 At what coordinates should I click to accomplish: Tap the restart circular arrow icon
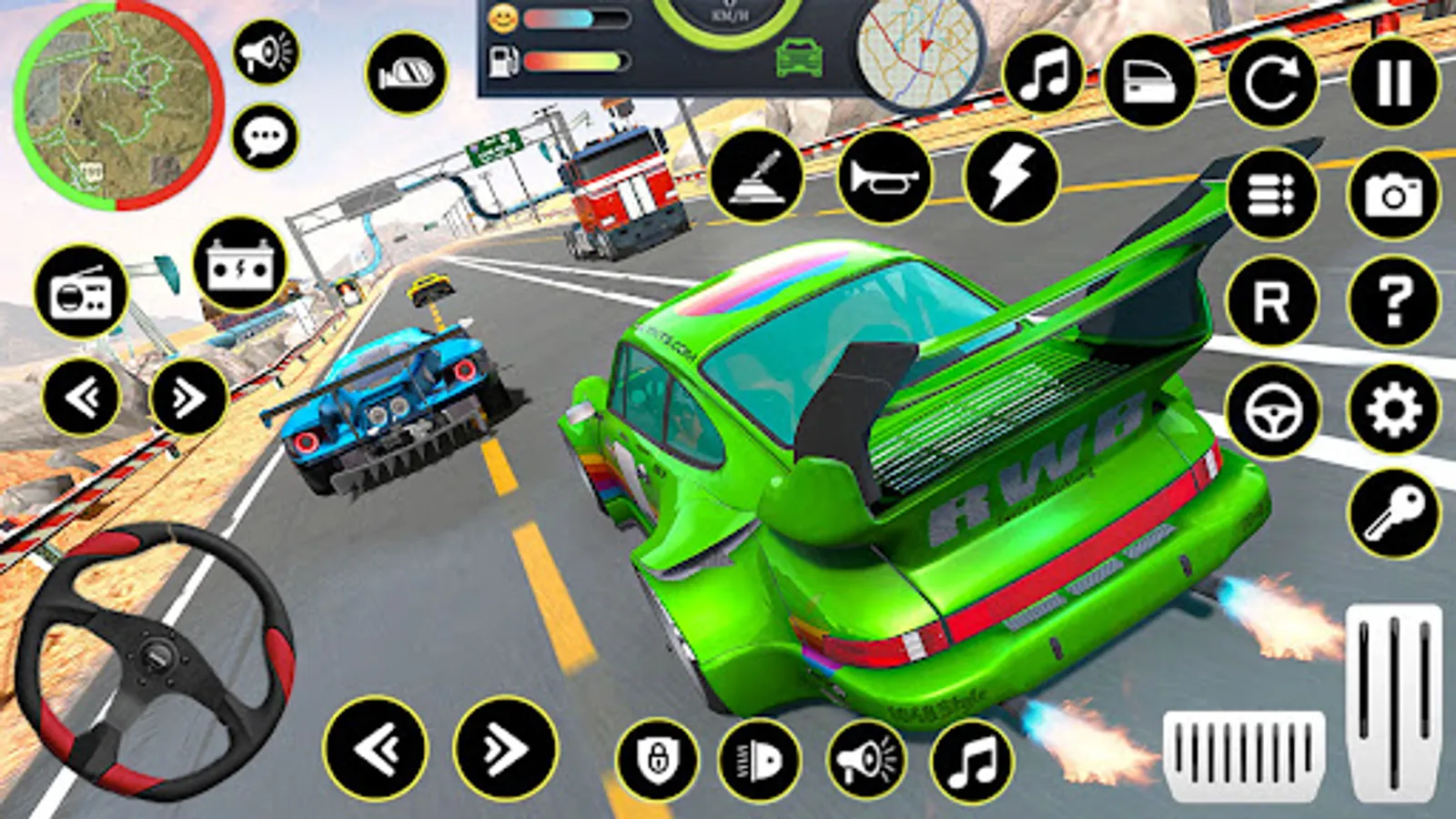point(1272,82)
